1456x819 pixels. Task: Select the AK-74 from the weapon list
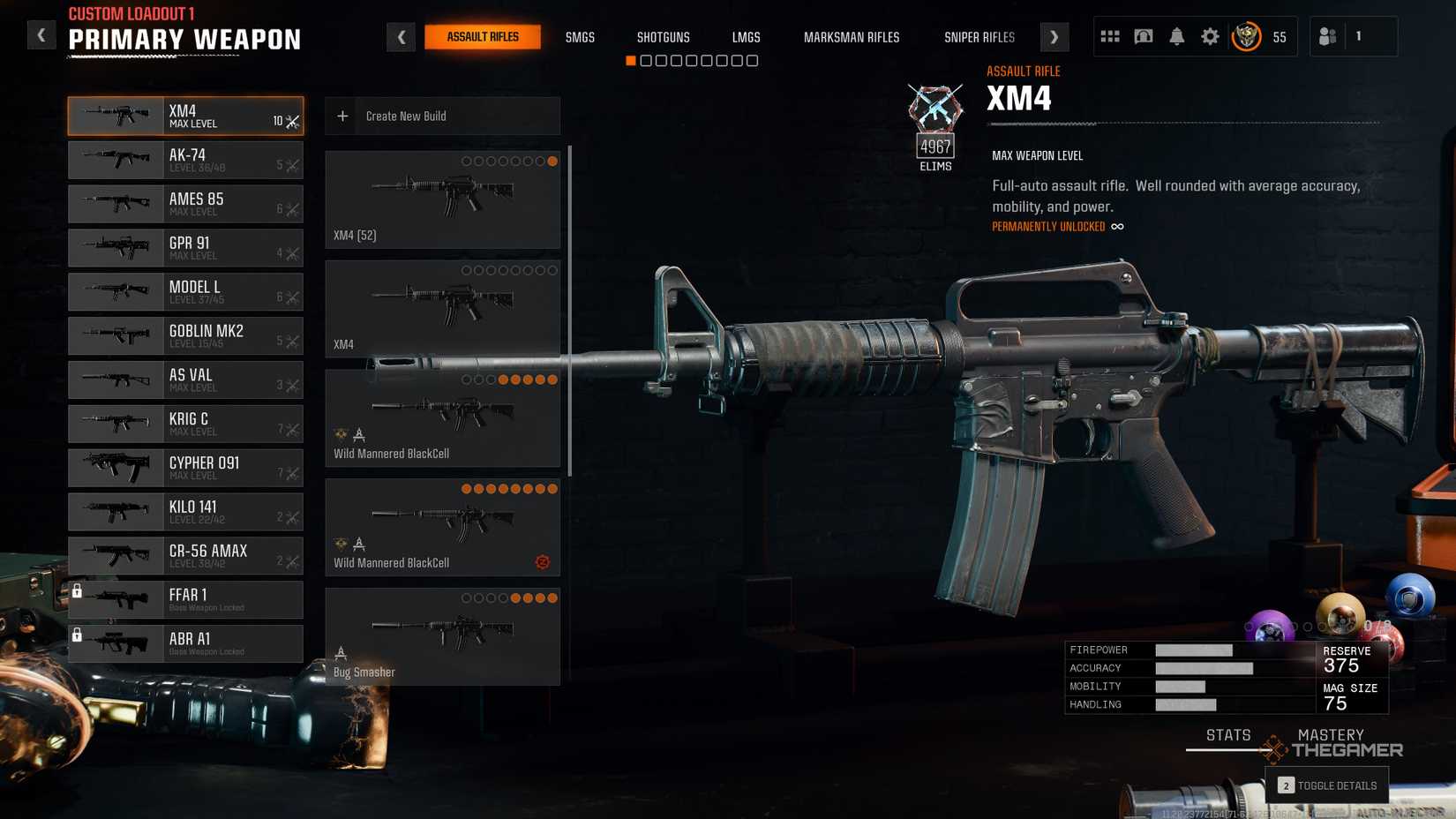[185, 160]
